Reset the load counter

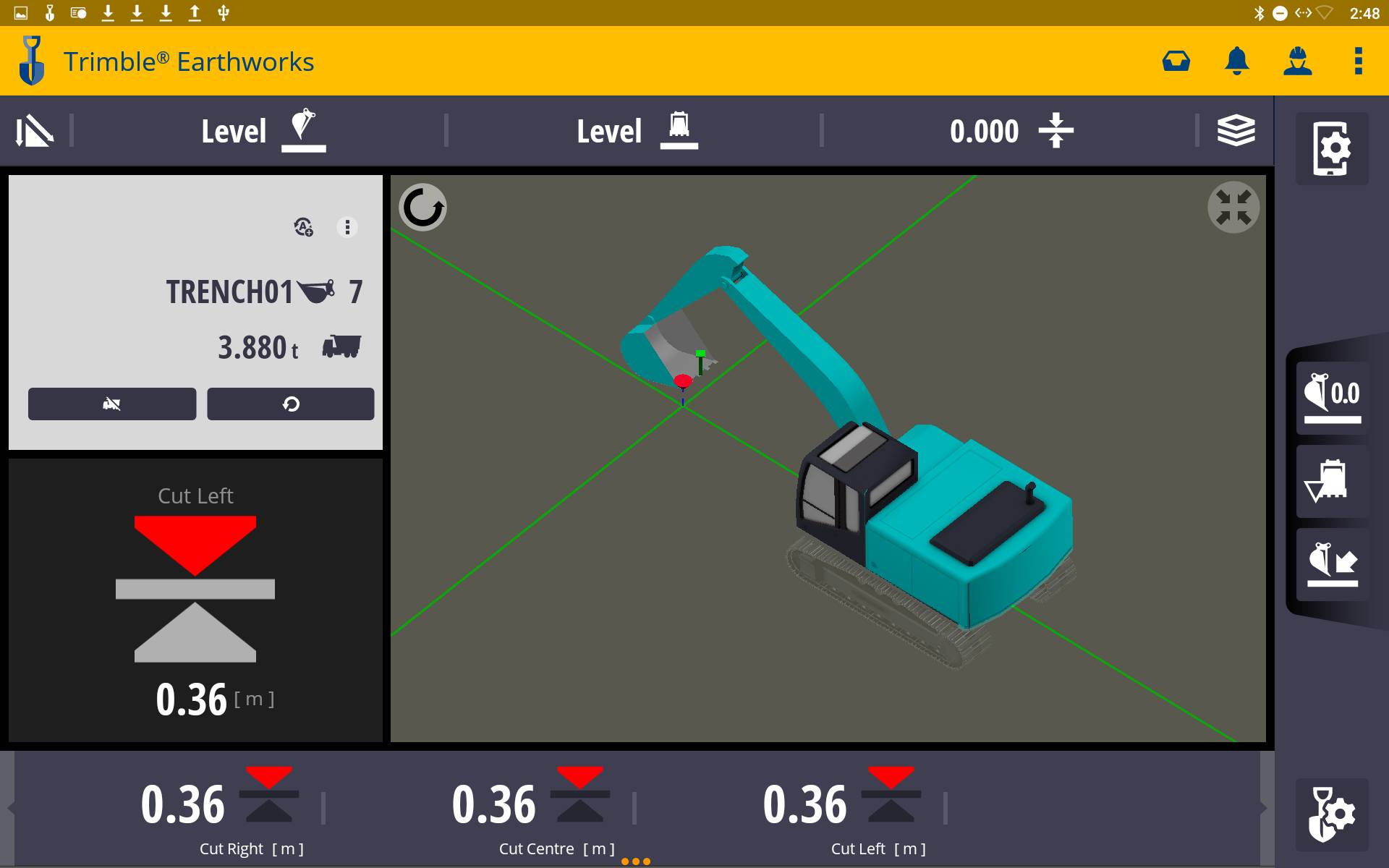click(x=289, y=404)
